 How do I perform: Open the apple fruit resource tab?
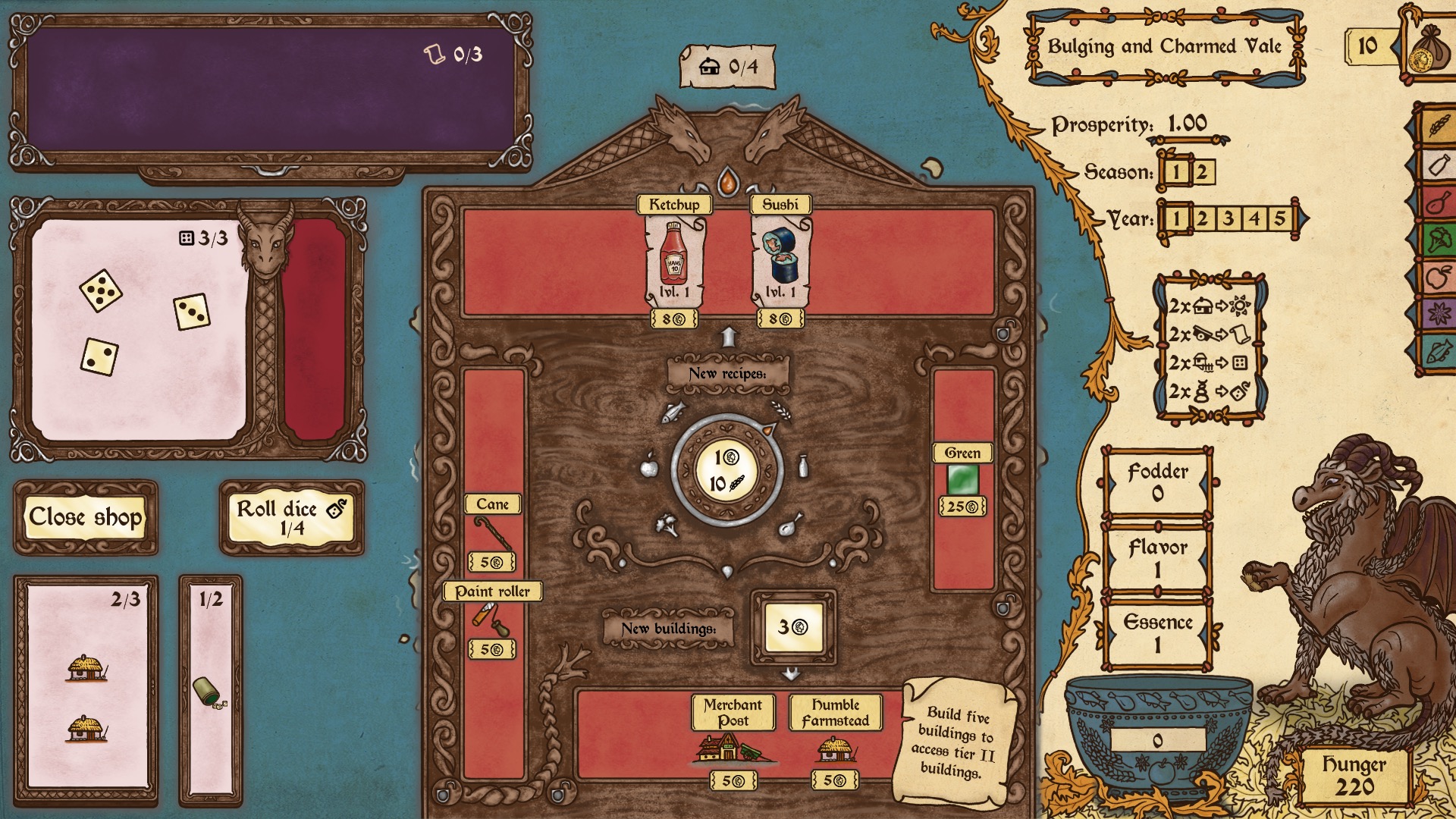coord(1439,277)
